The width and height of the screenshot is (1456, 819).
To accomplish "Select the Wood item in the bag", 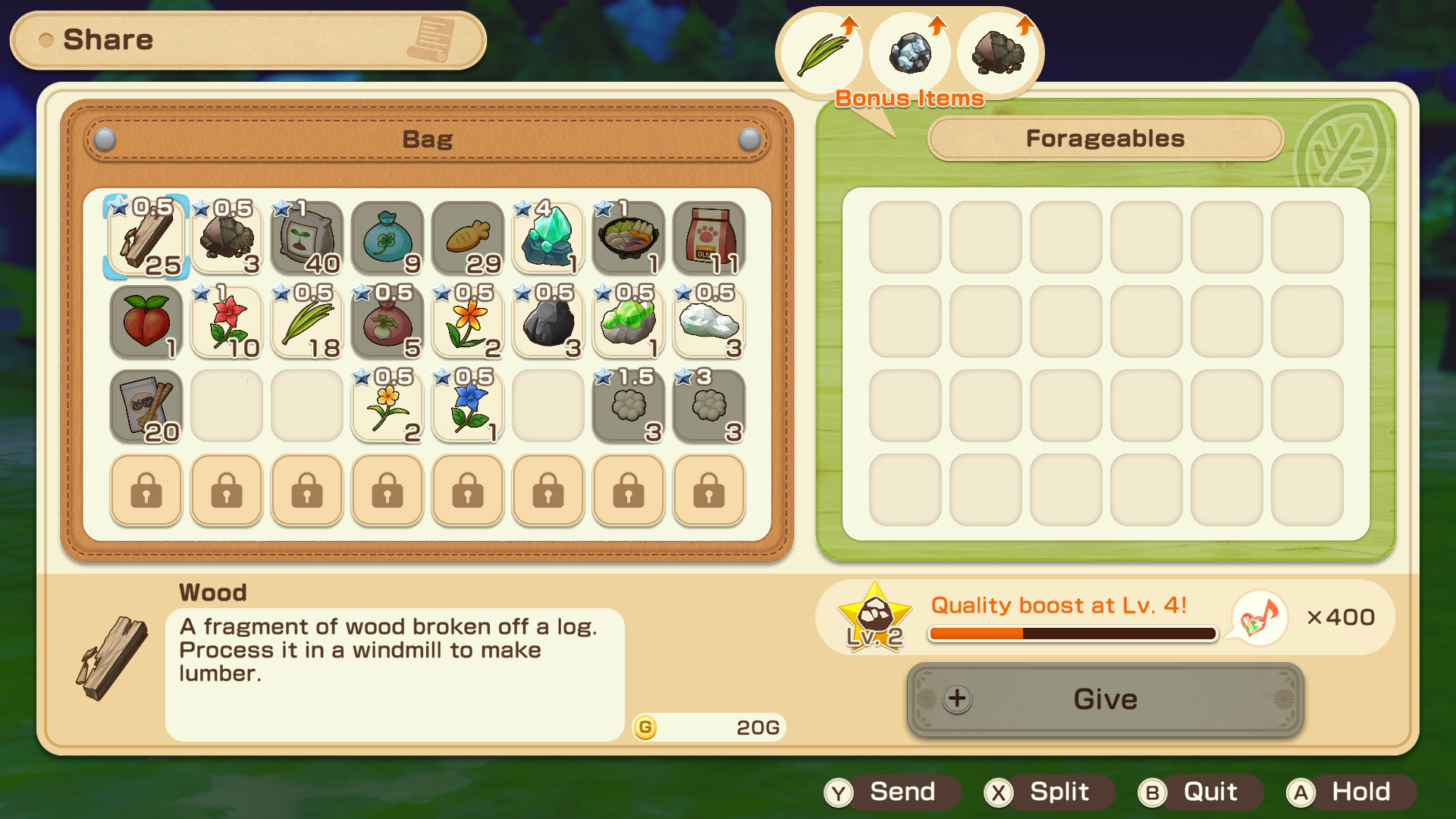I will click(146, 239).
